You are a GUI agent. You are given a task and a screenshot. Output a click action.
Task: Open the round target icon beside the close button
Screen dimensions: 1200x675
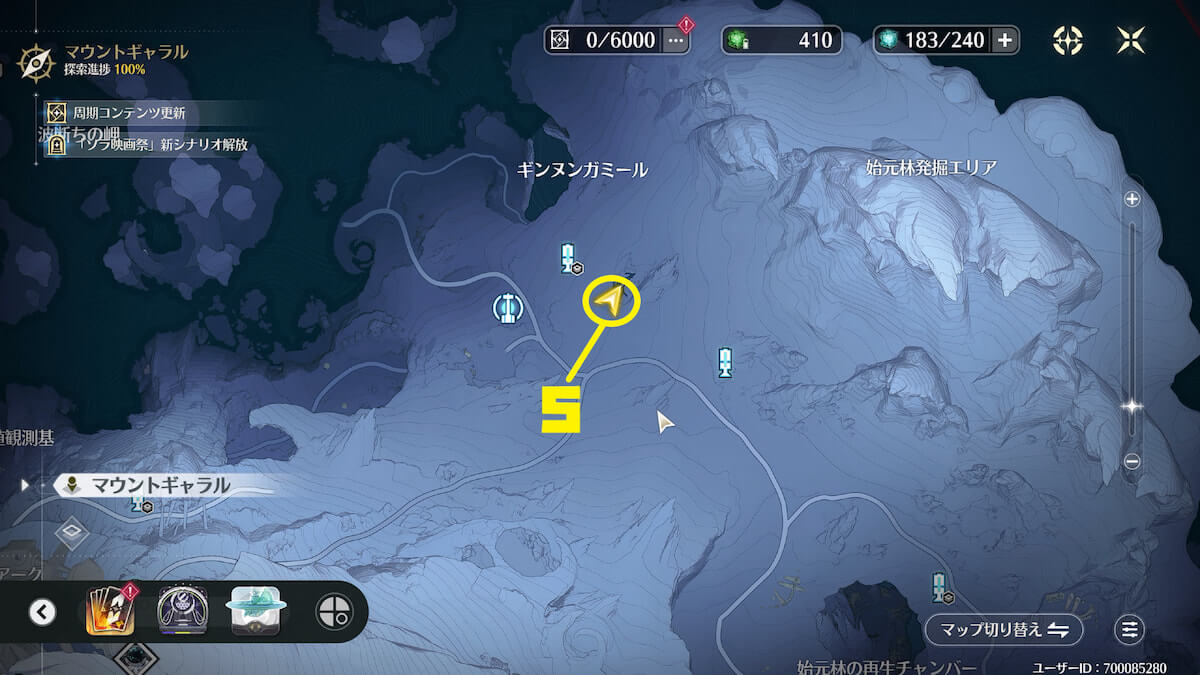(1068, 40)
